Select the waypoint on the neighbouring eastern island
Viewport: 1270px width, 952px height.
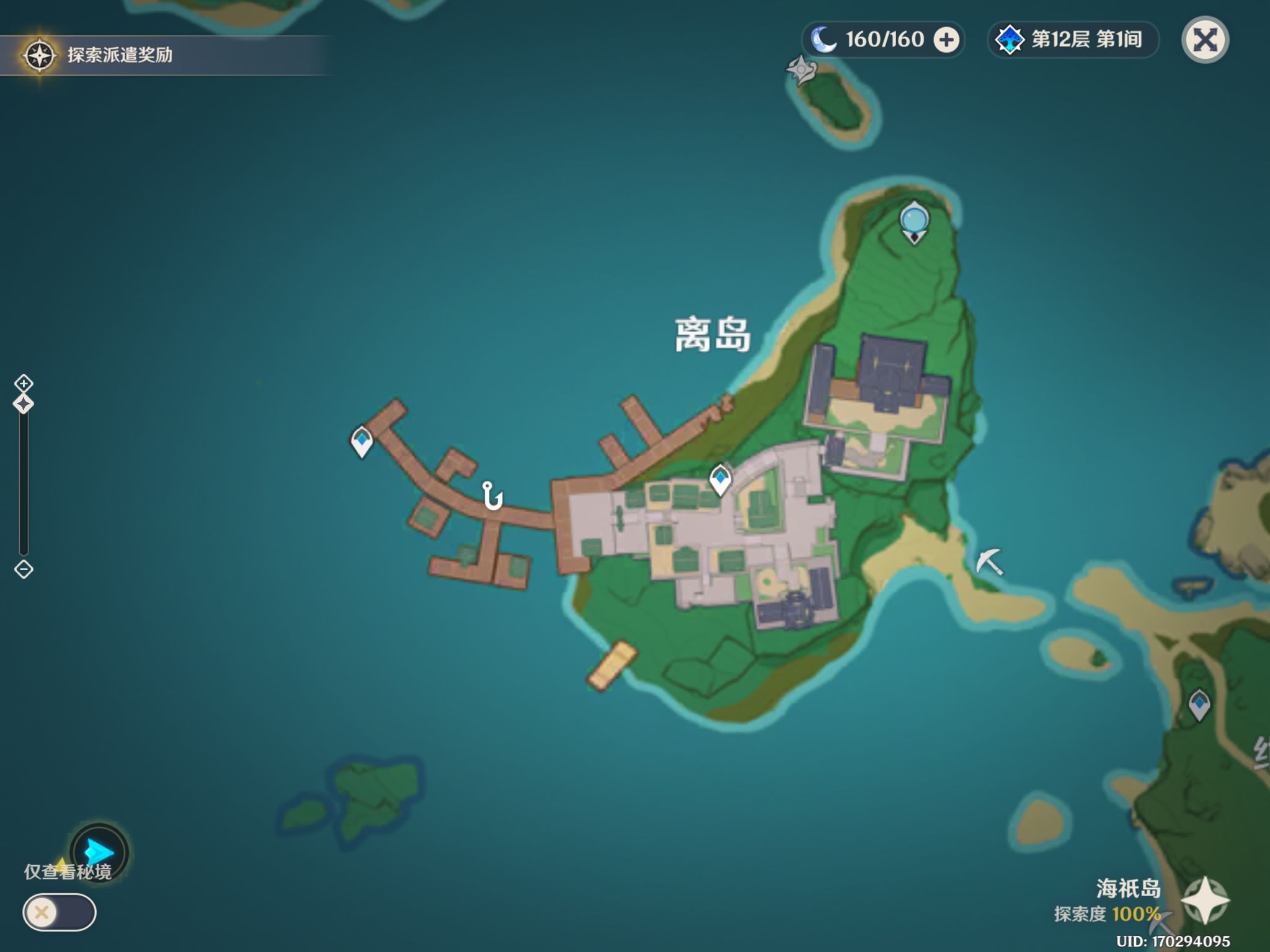pos(1199,705)
